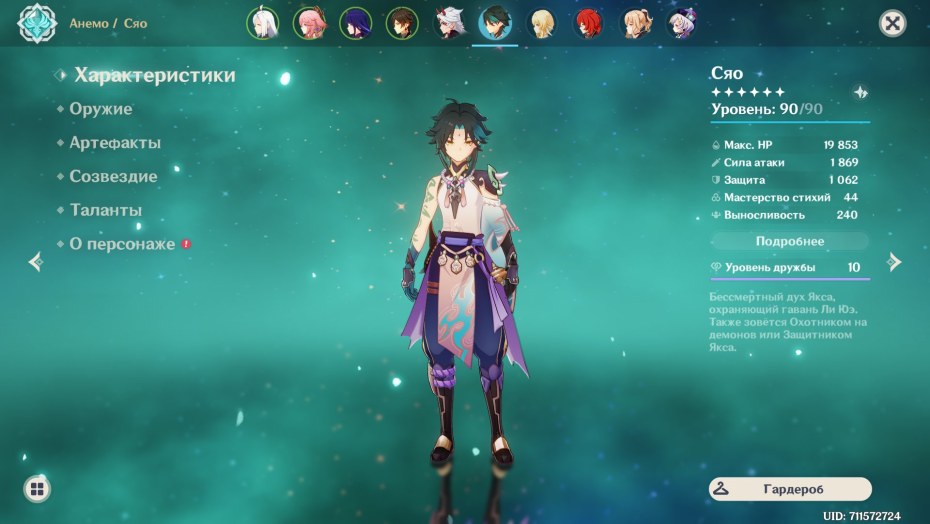This screenshot has width=930, height=524.
Task: Click the sparkle icon beside Сяо's name
Action: (860, 92)
